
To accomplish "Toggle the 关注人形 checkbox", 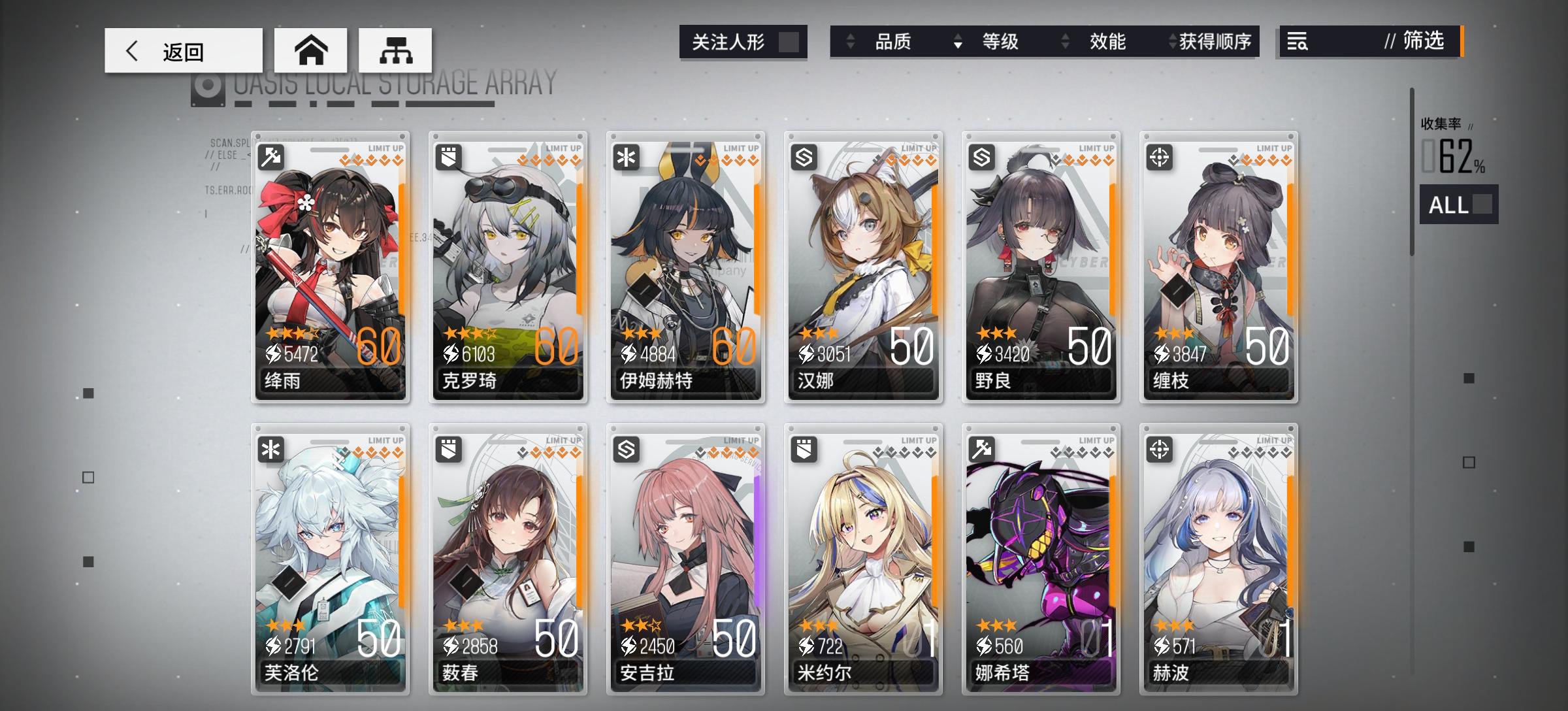I will 790,41.
